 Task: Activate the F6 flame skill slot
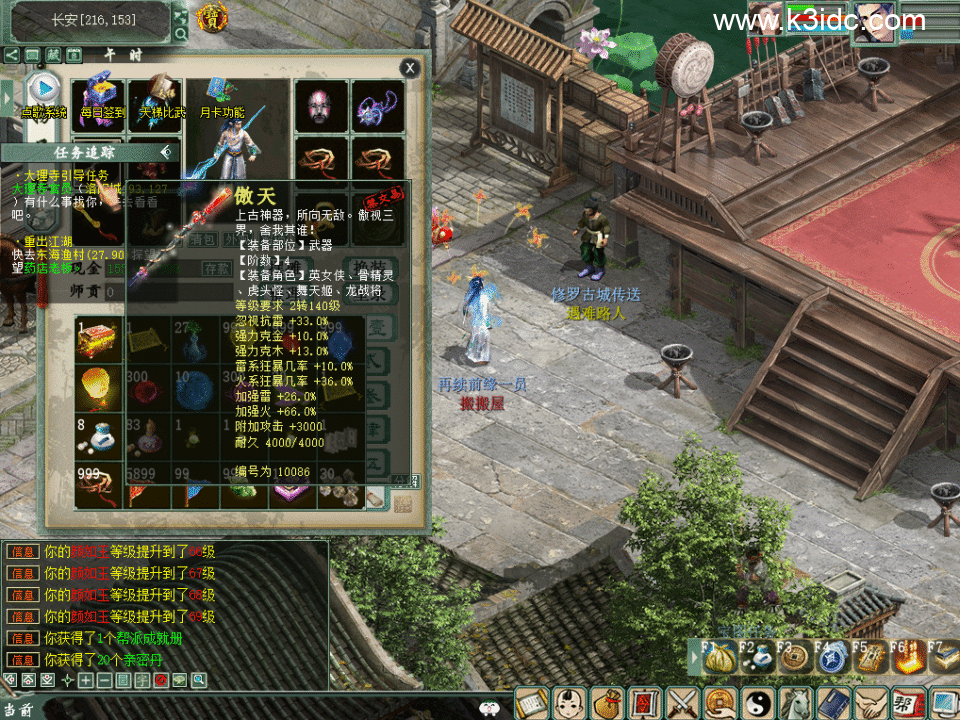point(908,660)
